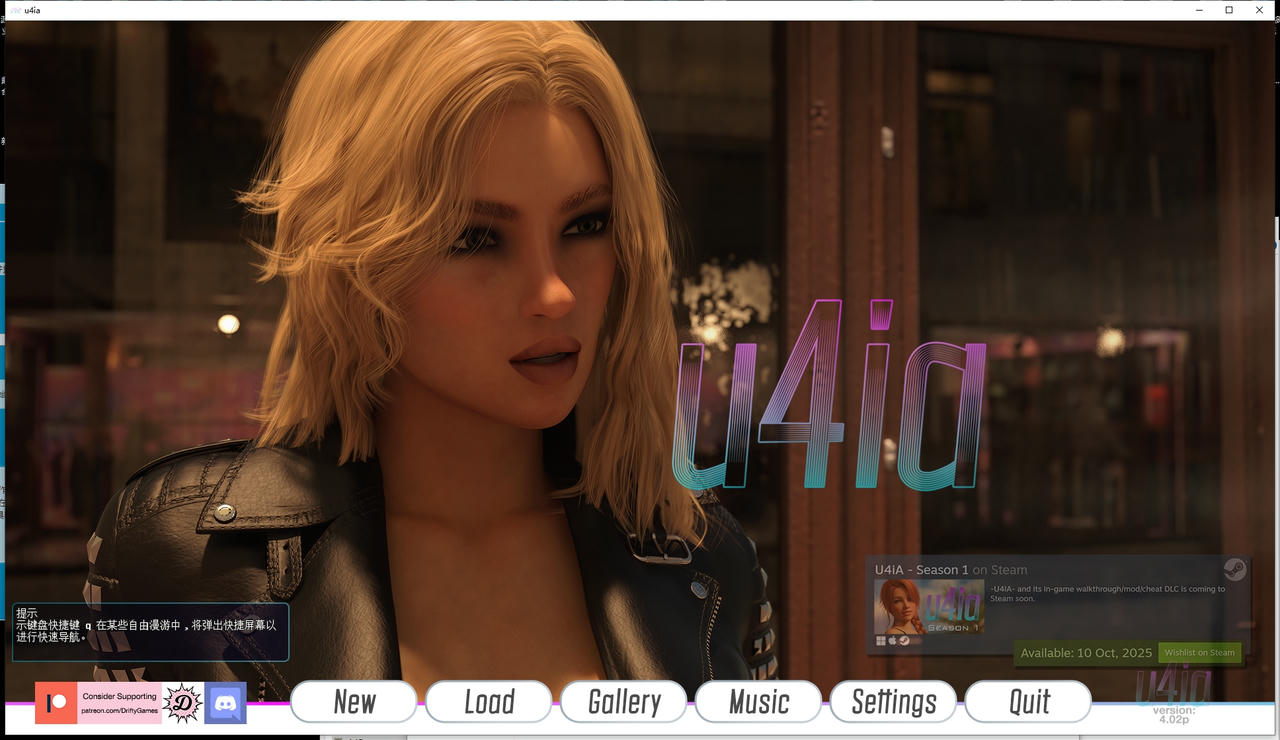Select the Apple platform icon under the thumbnail
This screenshot has width=1280, height=740.
(892, 640)
